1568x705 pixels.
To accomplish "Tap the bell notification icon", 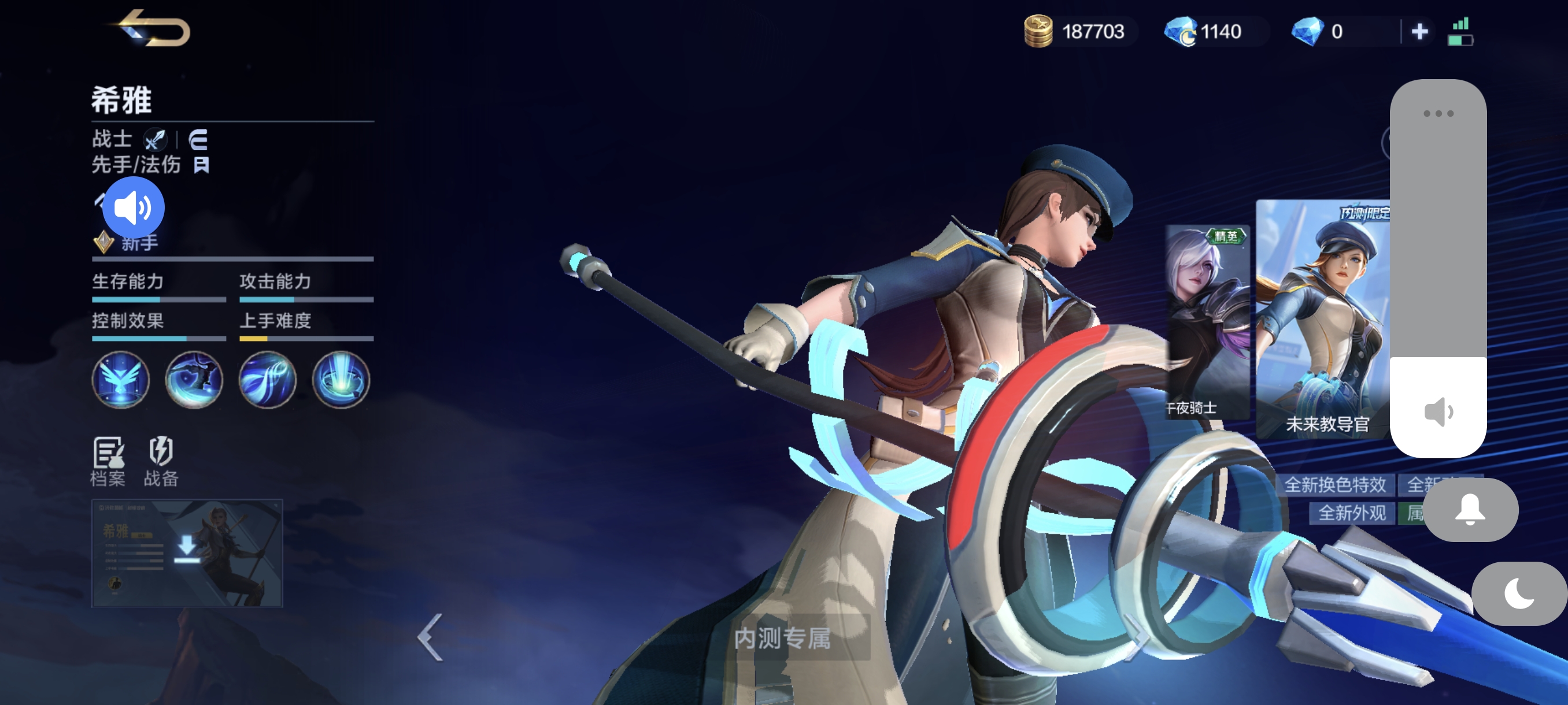I will 1470,511.
